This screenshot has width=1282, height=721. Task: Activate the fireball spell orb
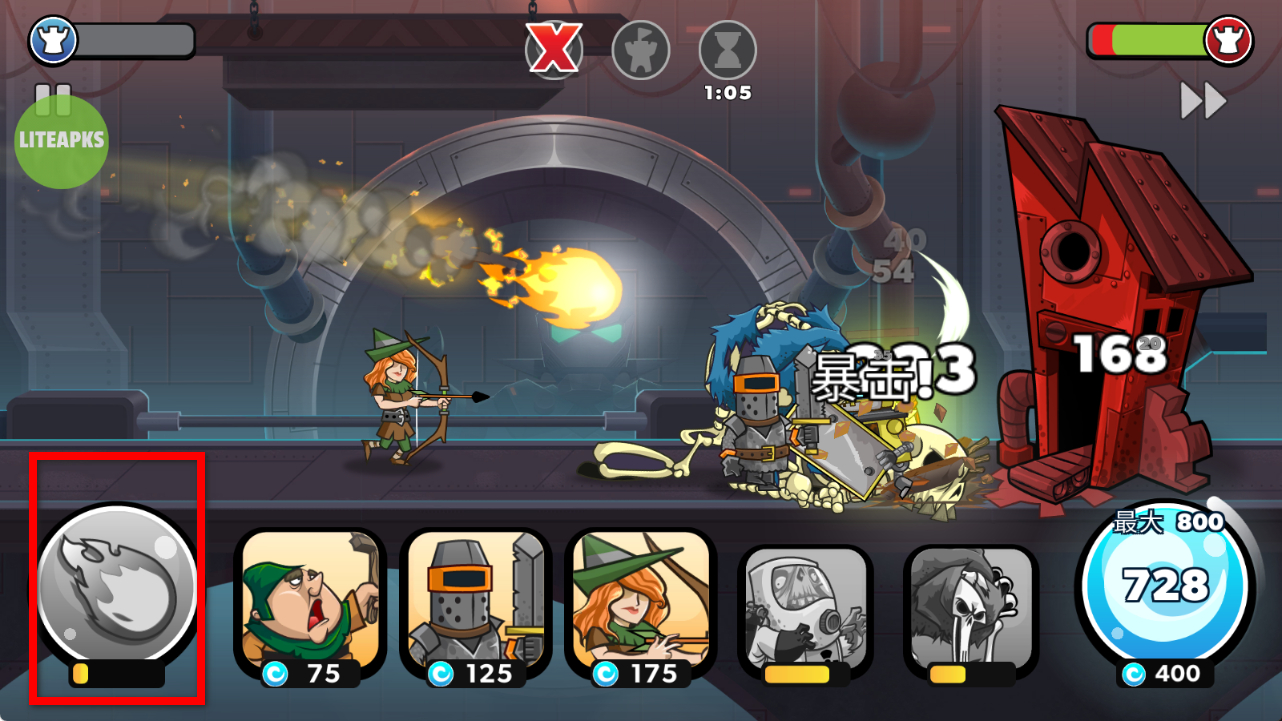pos(117,586)
